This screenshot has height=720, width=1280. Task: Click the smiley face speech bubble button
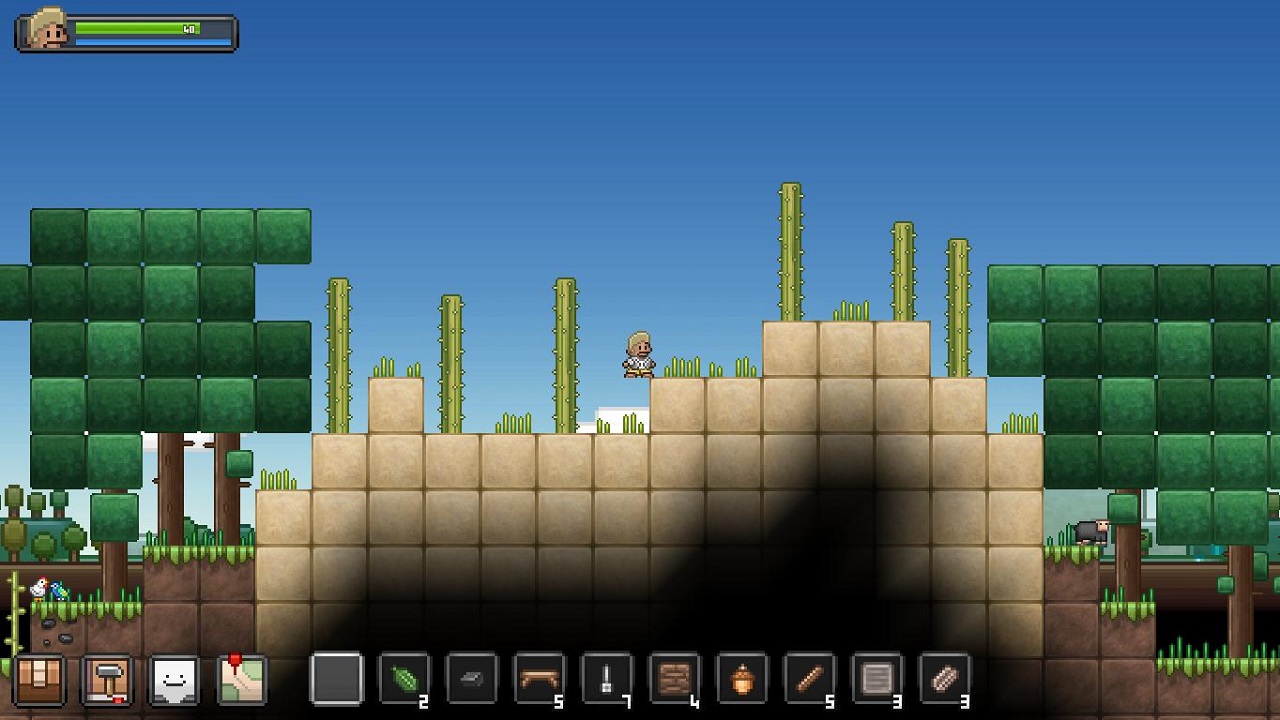174,680
